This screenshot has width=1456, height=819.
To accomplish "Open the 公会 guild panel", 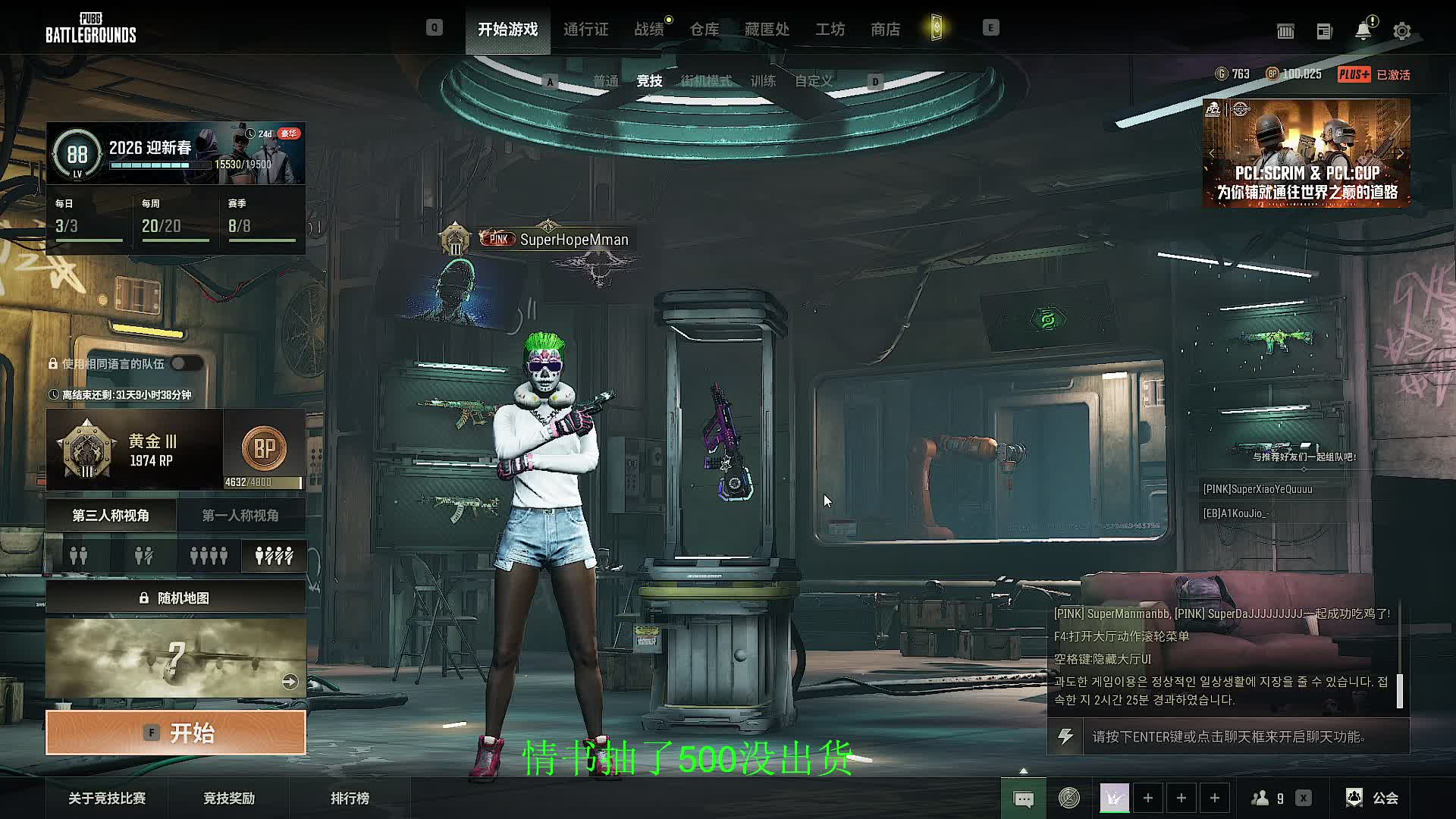I will click(x=1373, y=798).
